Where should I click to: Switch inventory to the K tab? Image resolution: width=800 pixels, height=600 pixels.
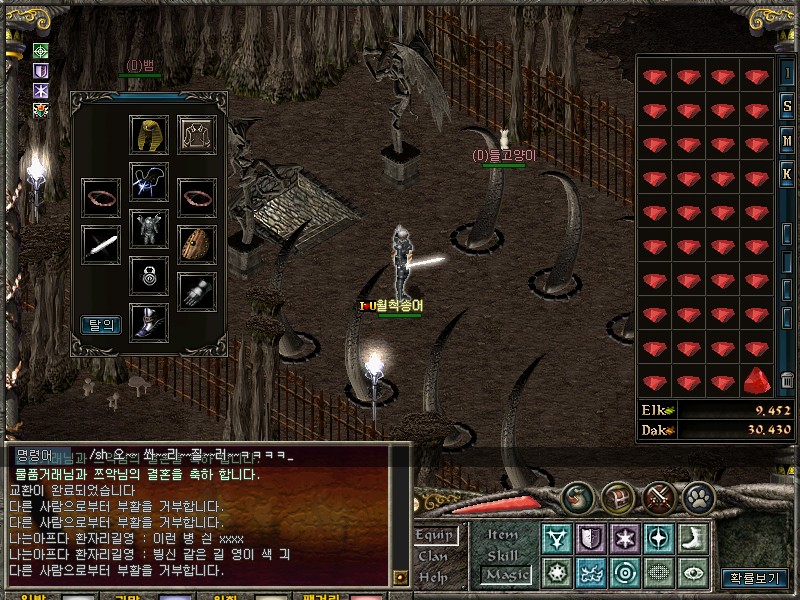pyautogui.click(x=788, y=175)
